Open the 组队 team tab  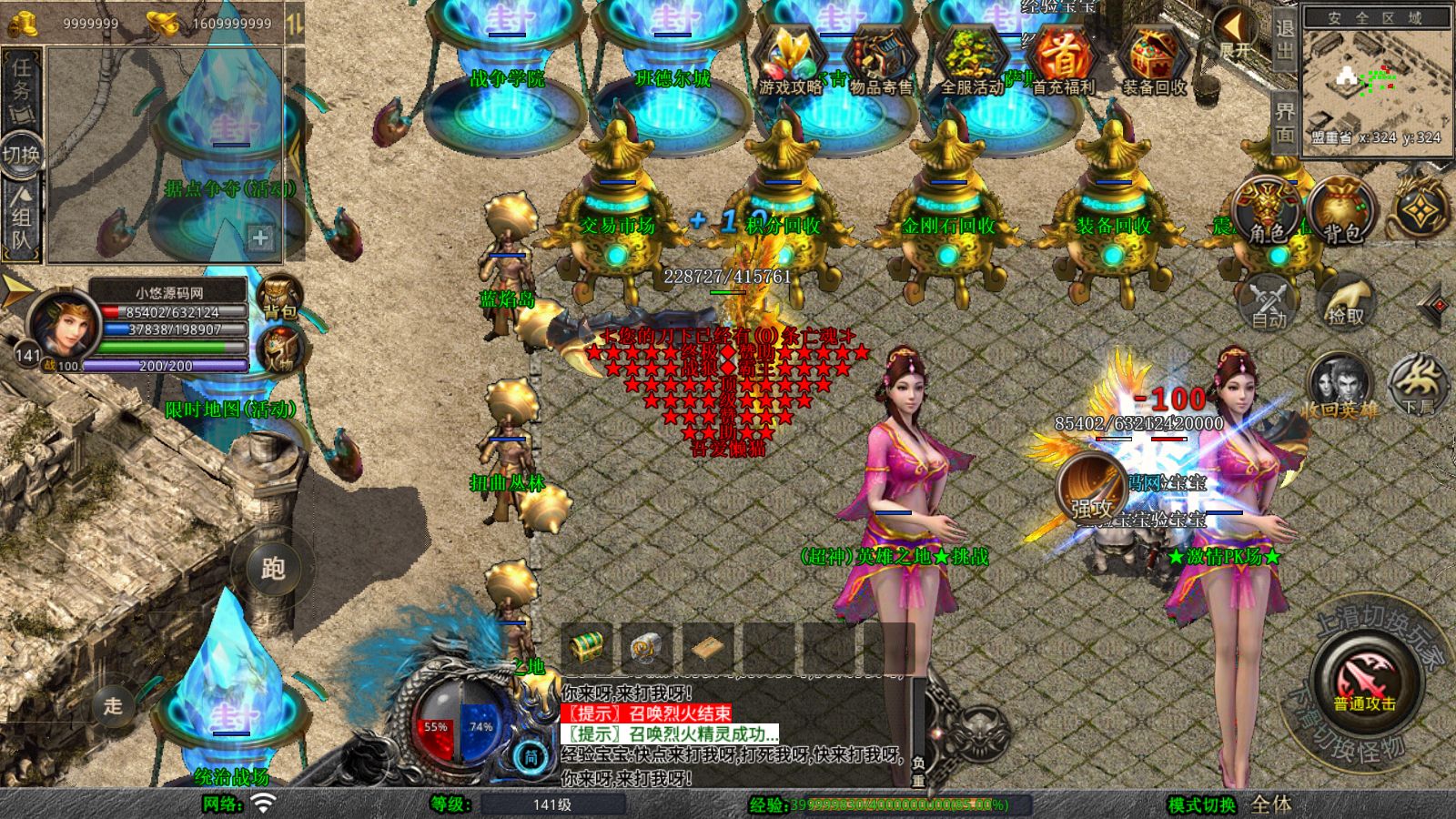[x=21, y=217]
